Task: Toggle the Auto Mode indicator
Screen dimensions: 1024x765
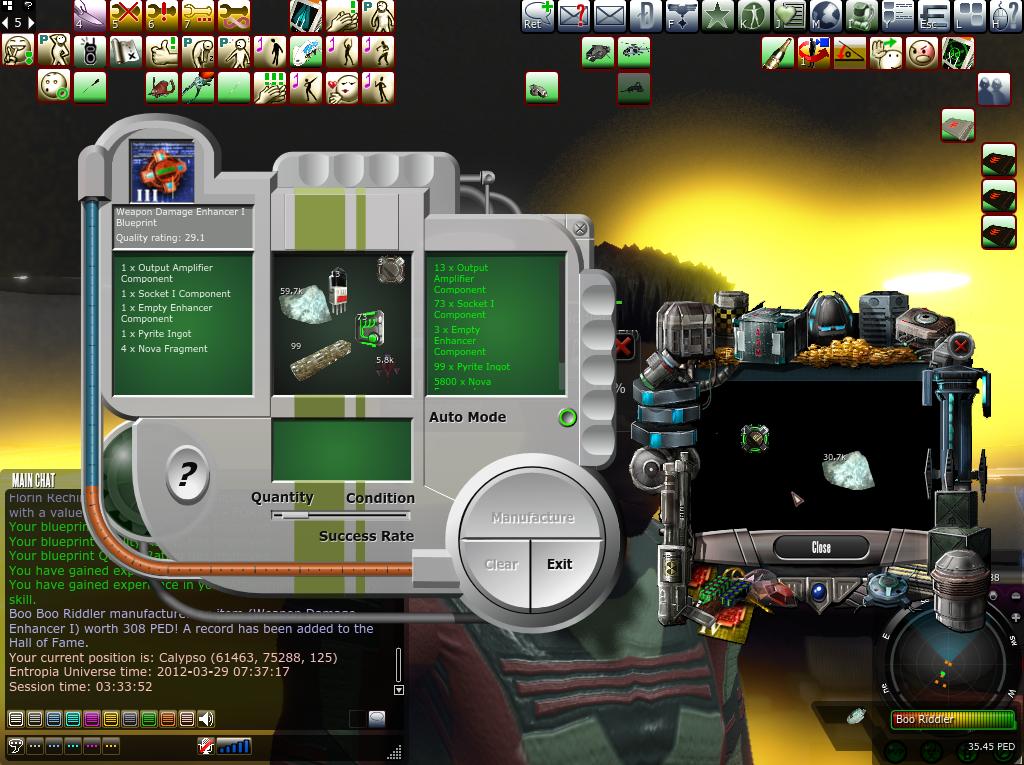Action: pyautogui.click(x=567, y=417)
